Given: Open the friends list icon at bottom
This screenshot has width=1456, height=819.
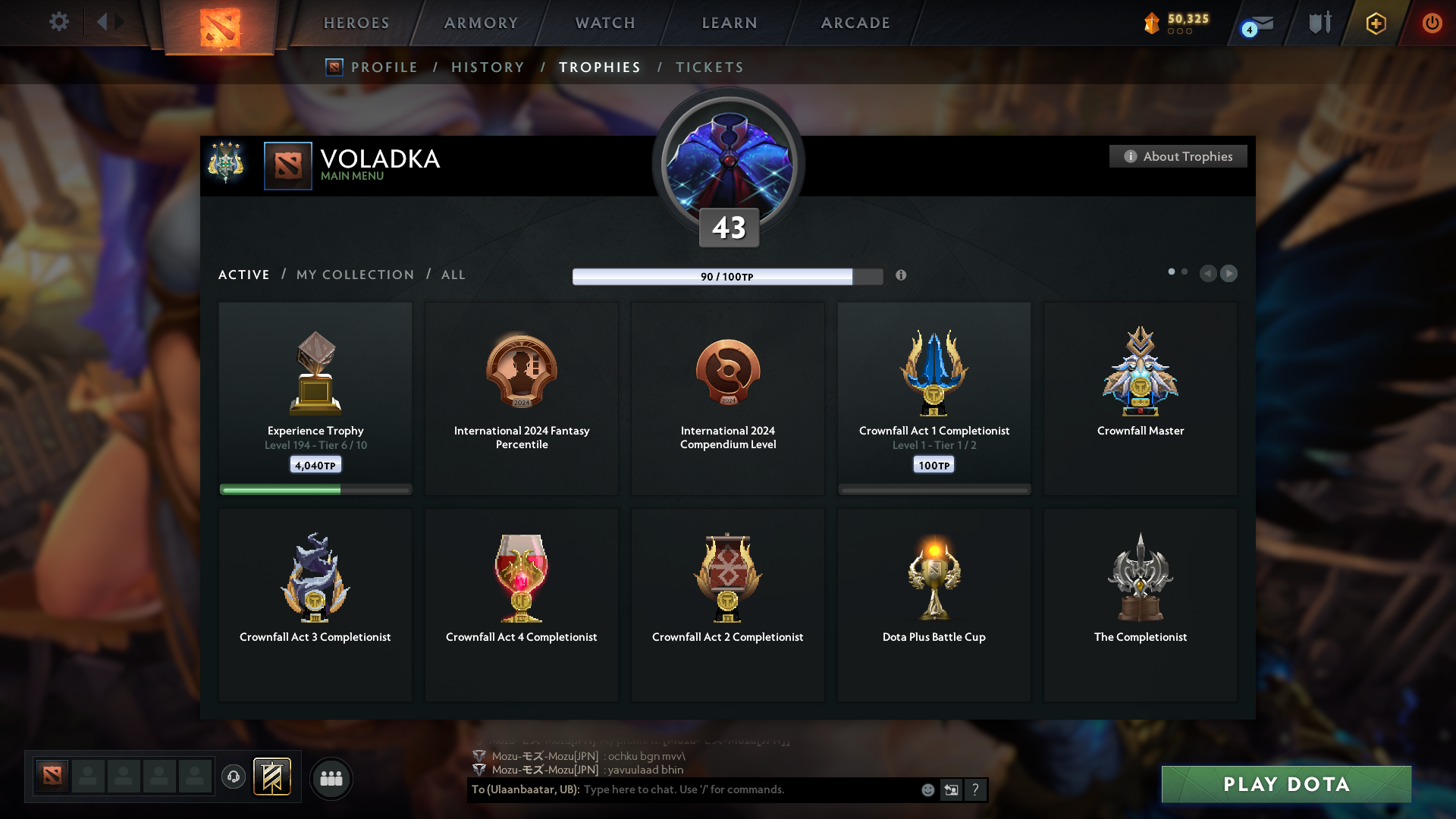Looking at the screenshot, I should [331, 778].
